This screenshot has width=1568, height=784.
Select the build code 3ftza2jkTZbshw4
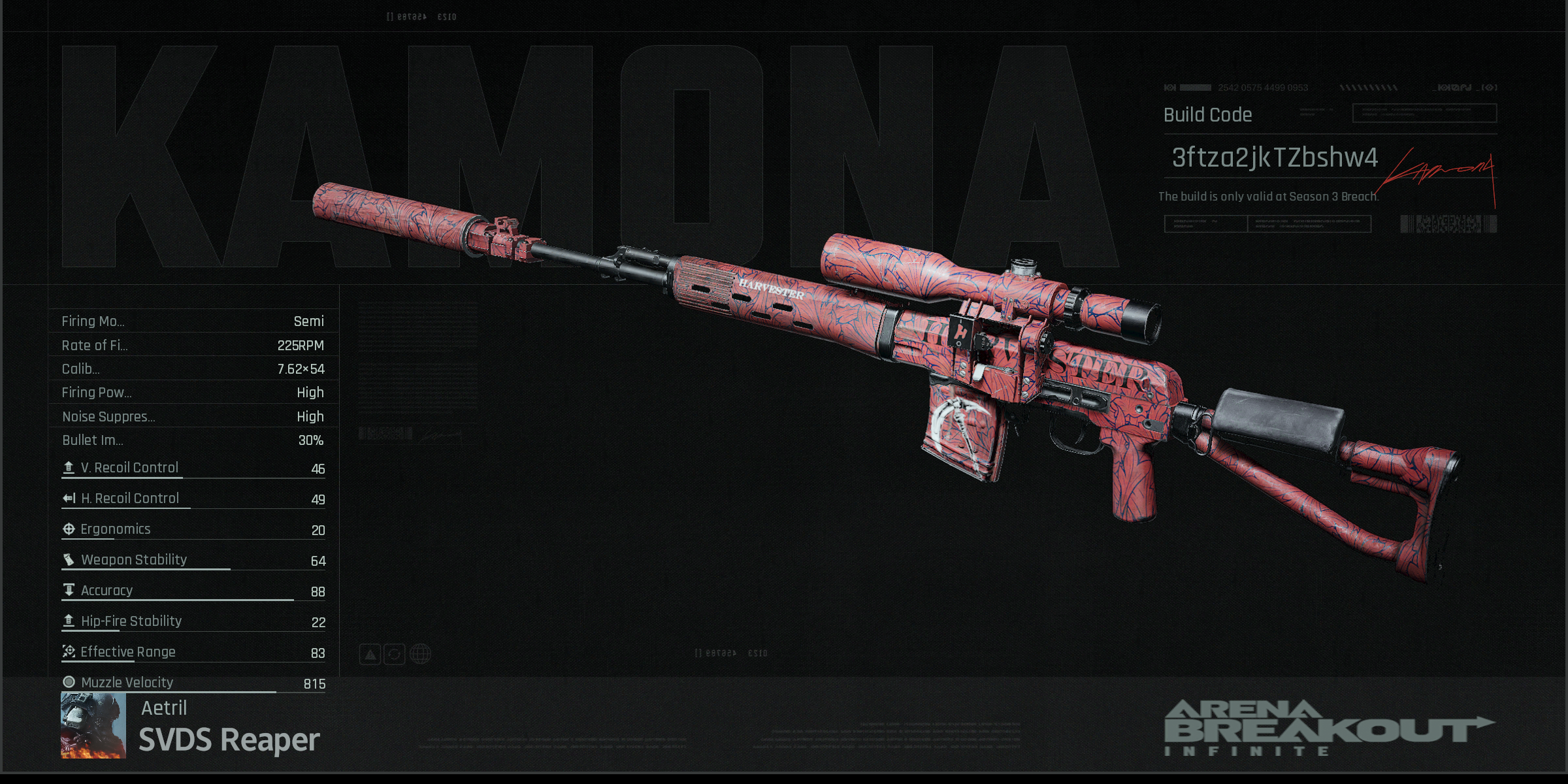pos(1274,157)
